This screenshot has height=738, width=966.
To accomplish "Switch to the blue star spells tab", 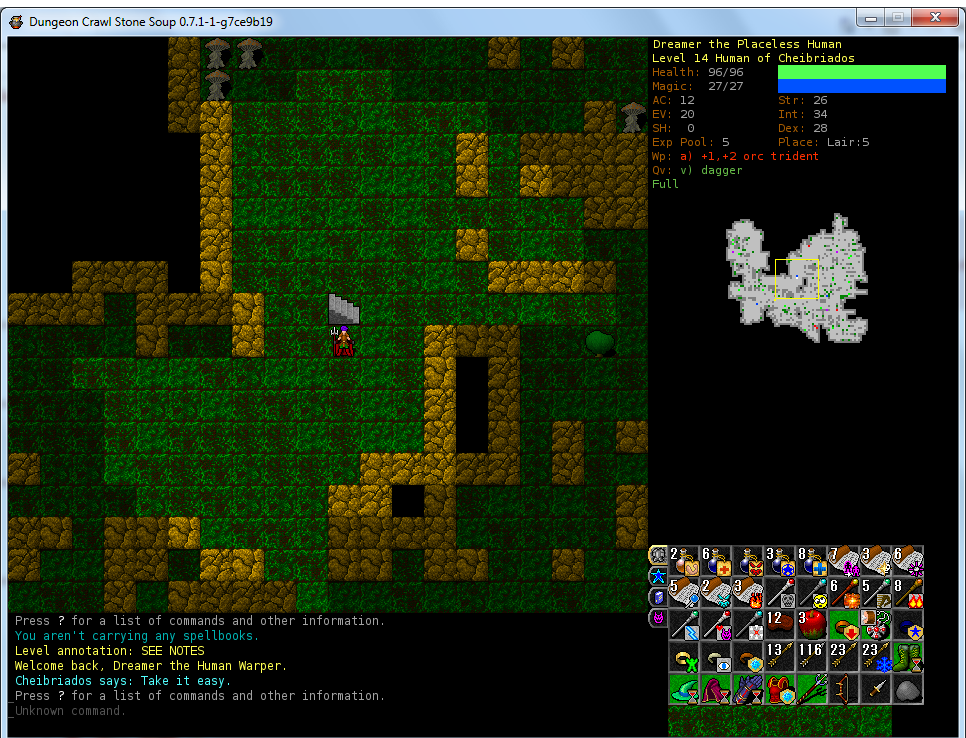I will coord(658,576).
